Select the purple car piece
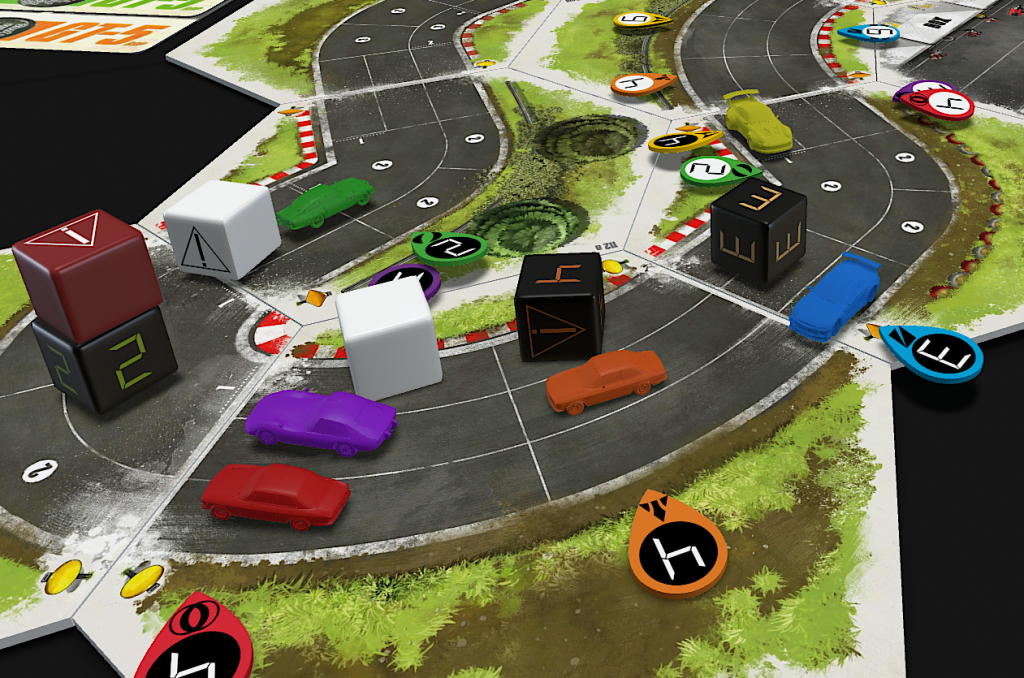Screen dimensions: 1024x678 [x=320, y=420]
